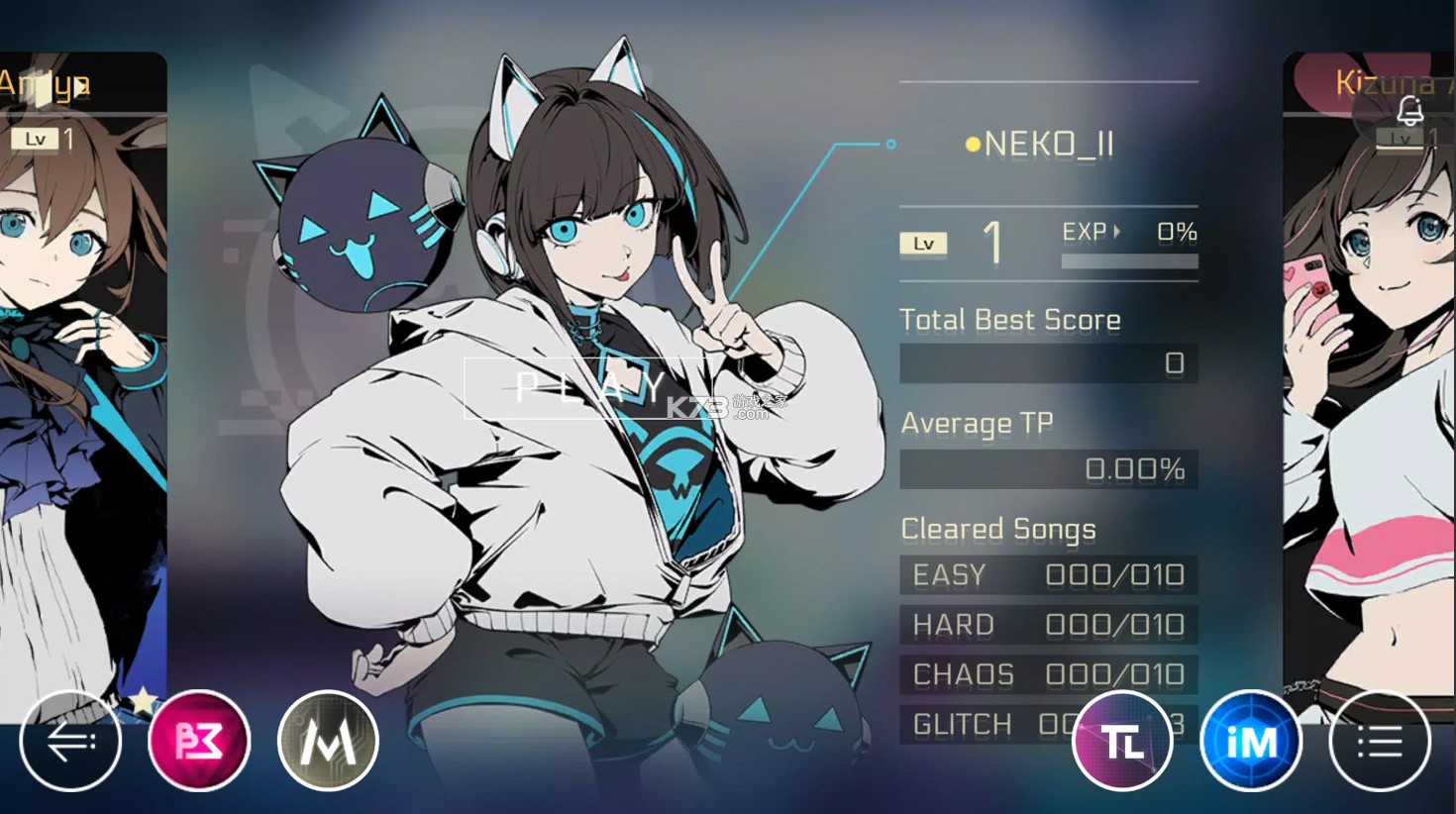
Task: Open the list menu icon at bottom right
Action: 1379,740
